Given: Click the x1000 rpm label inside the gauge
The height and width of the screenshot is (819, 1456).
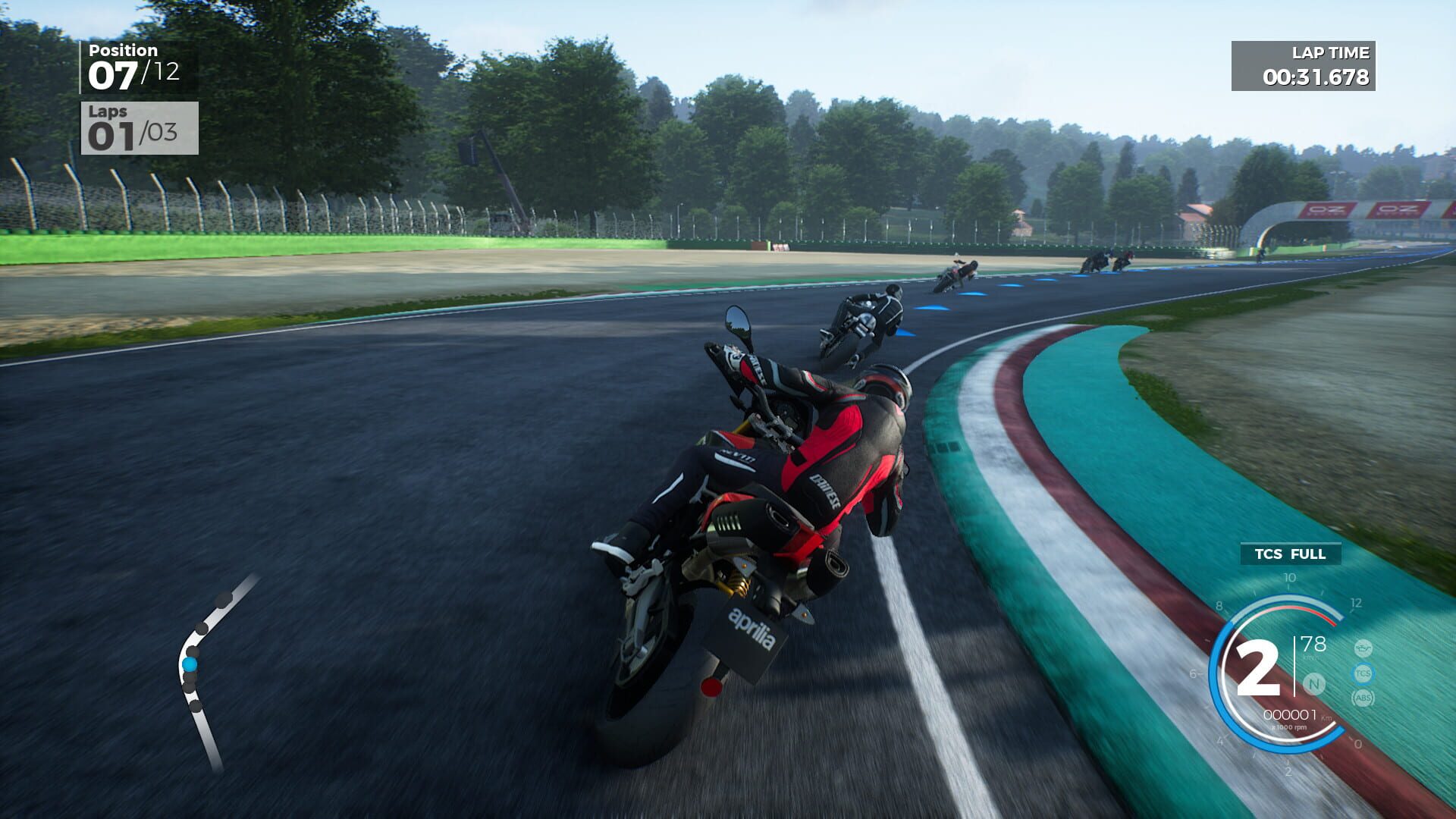Looking at the screenshot, I should click(1289, 727).
